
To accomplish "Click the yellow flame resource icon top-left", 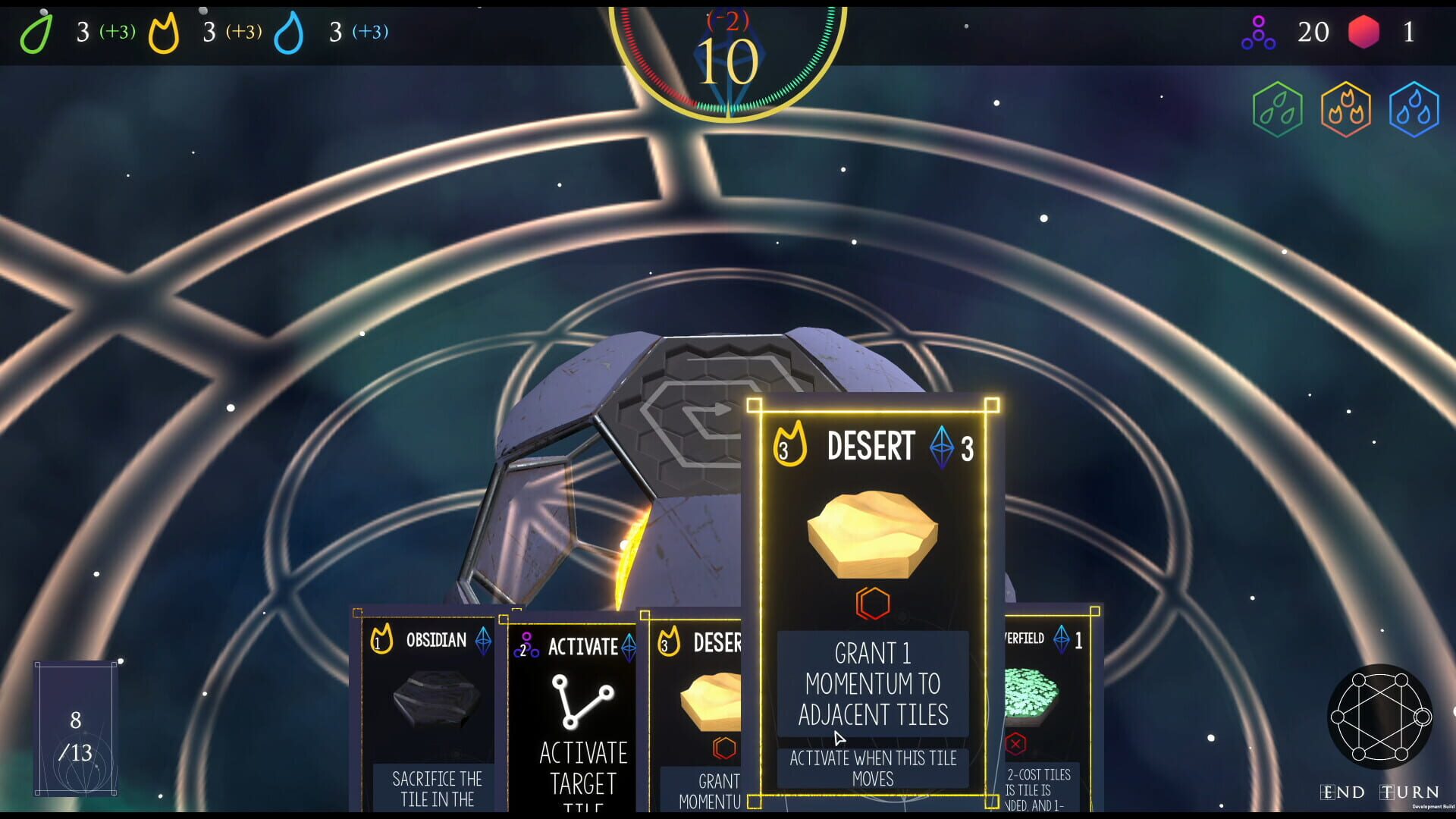I will (x=164, y=33).
